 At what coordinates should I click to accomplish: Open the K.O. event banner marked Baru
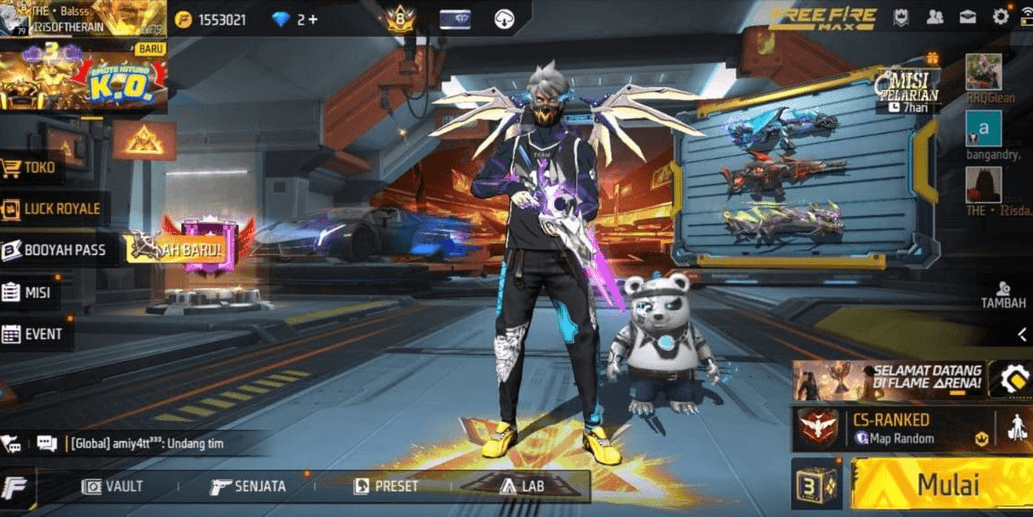coord(82,78)
